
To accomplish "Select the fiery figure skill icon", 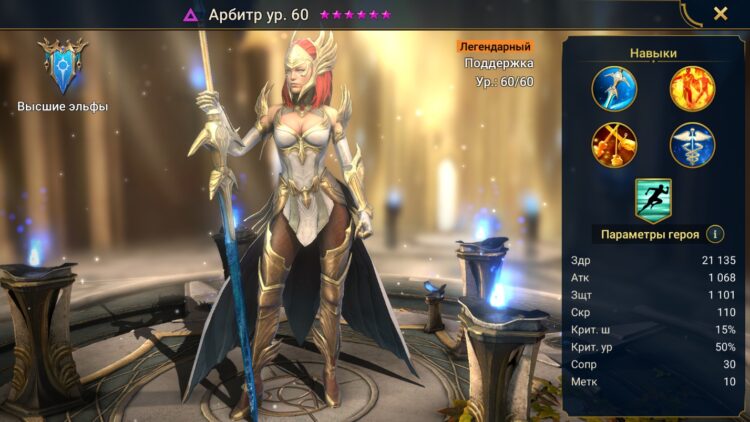I will tap(692, 88).
